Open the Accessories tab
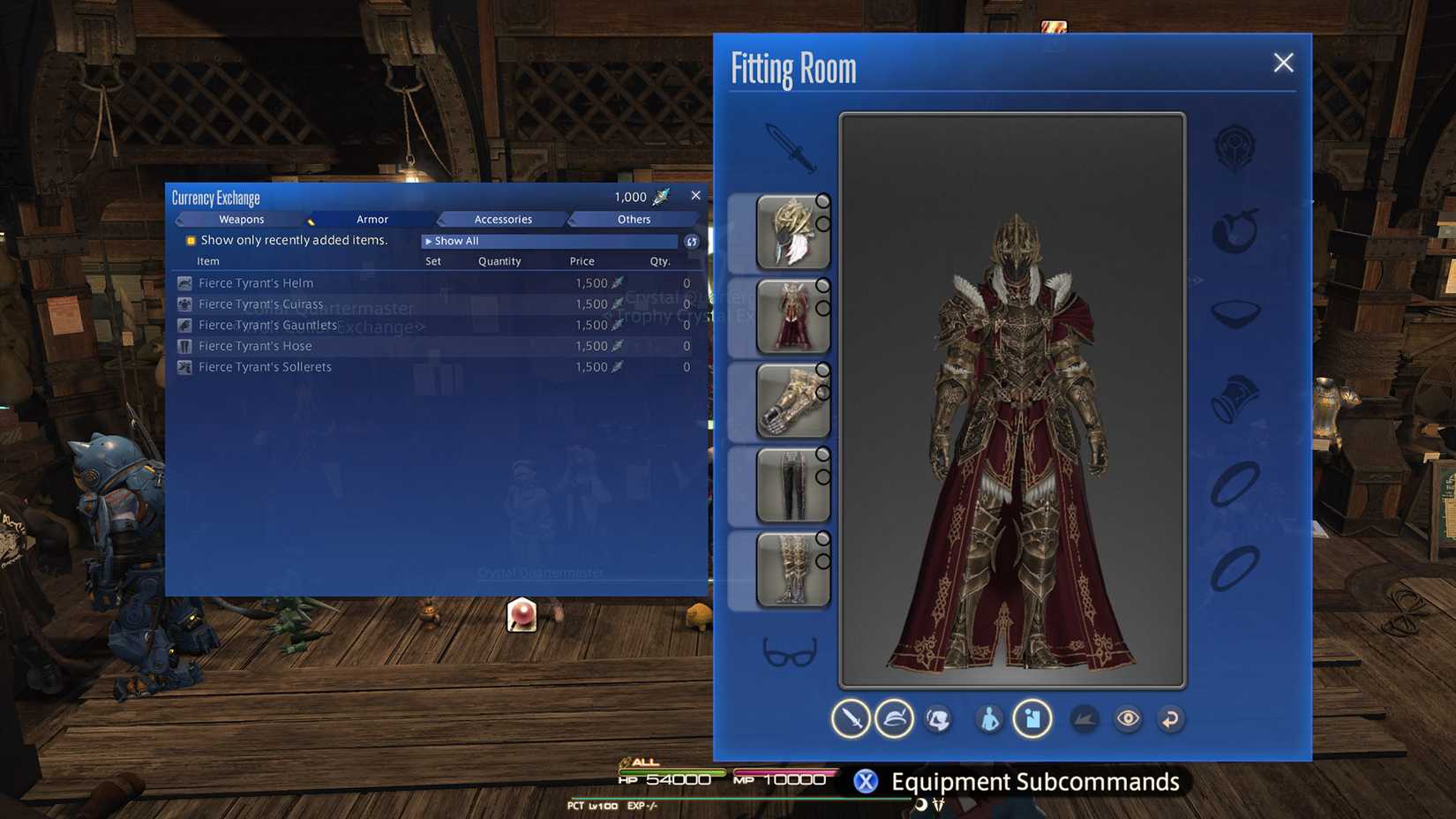 click(x=503, y=219)
